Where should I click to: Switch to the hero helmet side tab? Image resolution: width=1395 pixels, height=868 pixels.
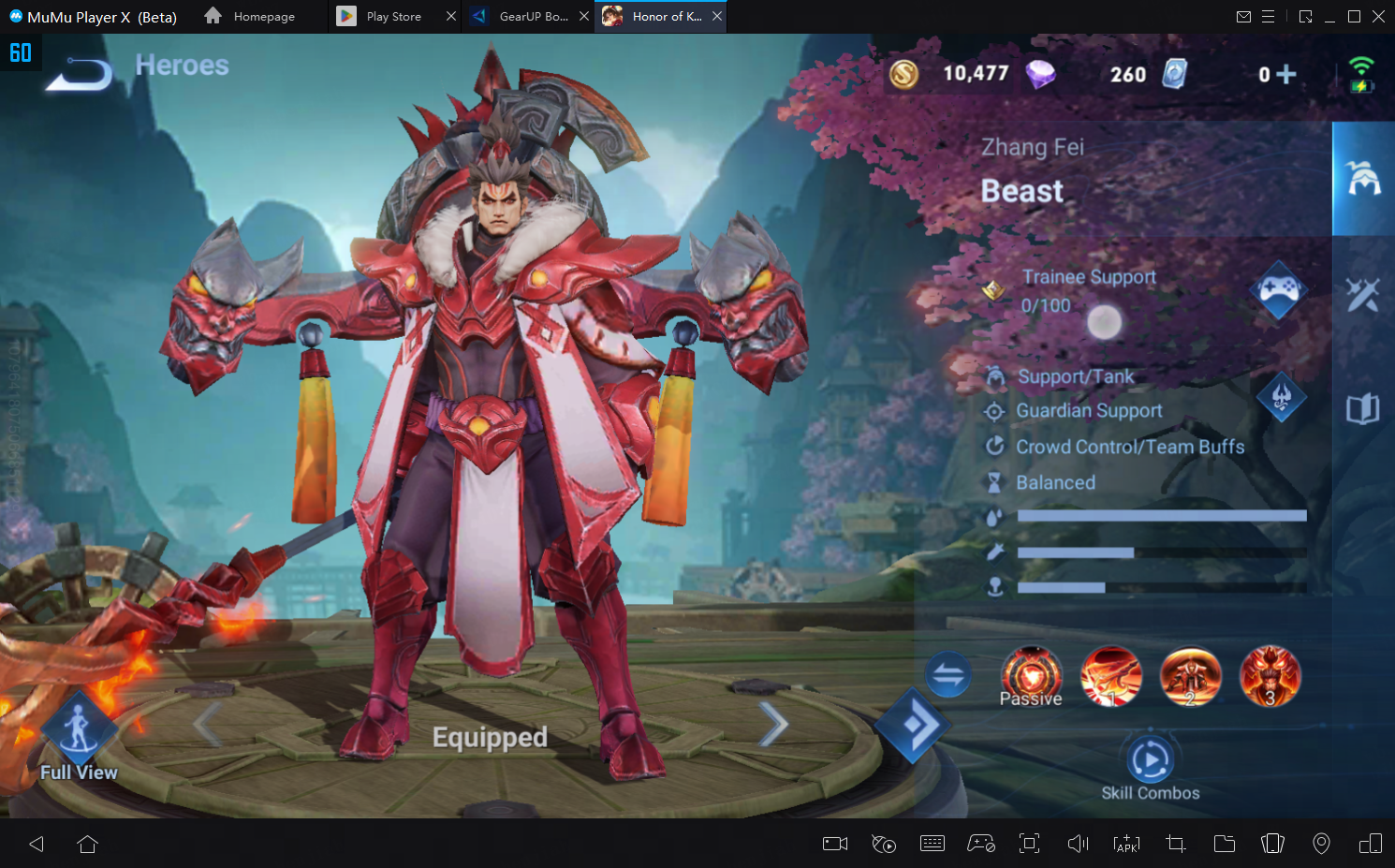[1363, 178]
